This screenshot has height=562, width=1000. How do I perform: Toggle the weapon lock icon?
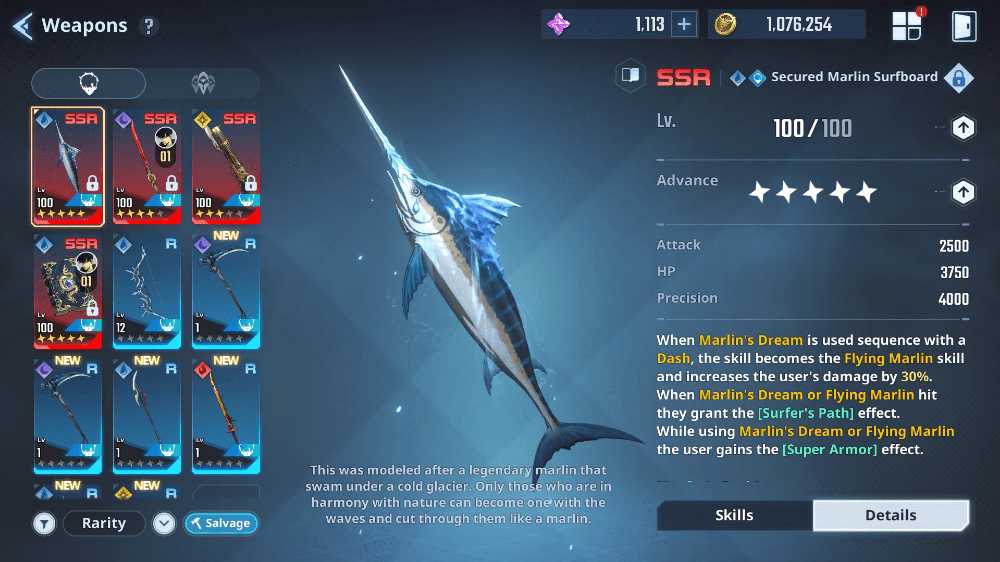pyautogui.click(x=958, y=77)
